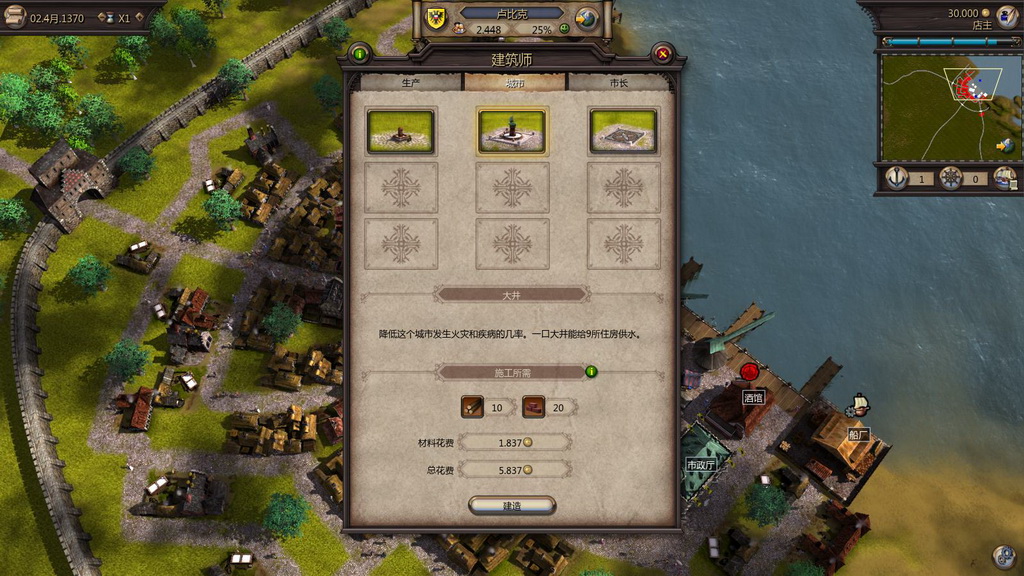Pick the paved square building thumbnail

[623, 132]
